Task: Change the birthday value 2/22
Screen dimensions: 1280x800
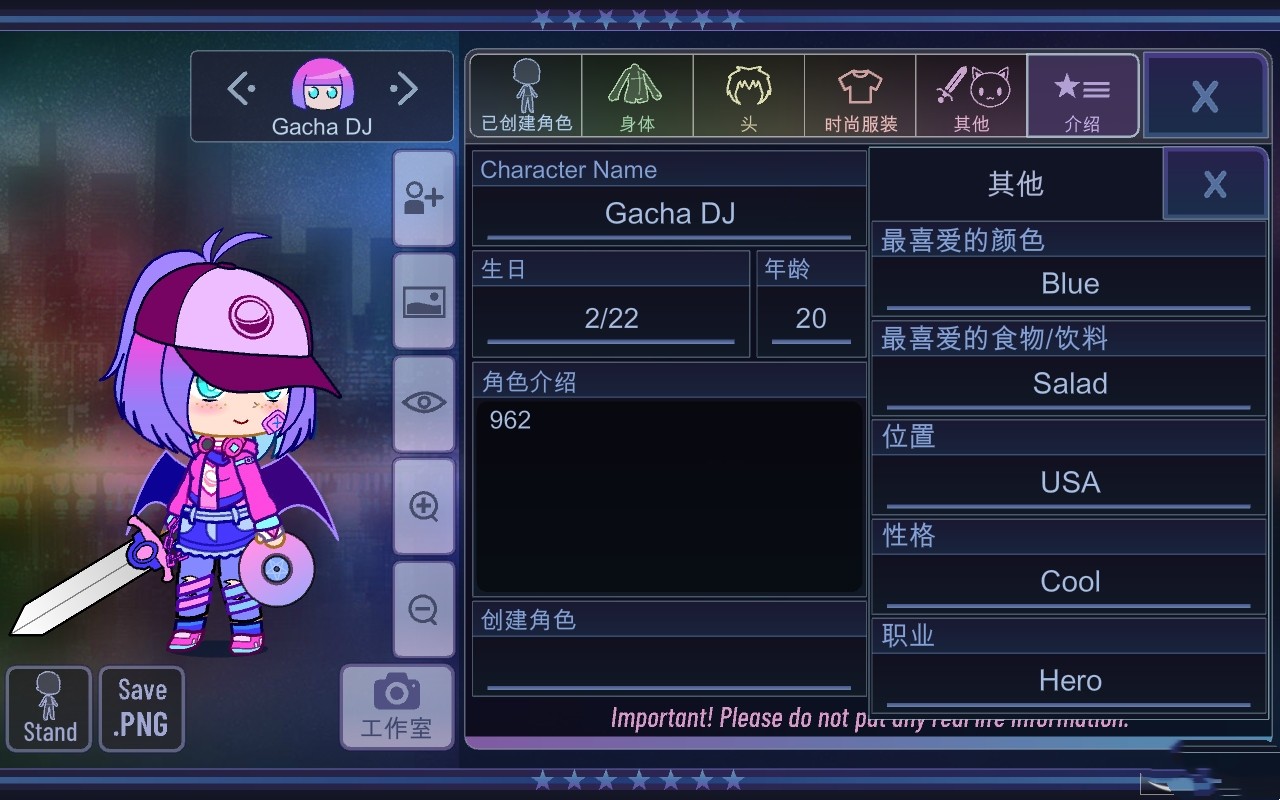Action: (x=611, y=319)
